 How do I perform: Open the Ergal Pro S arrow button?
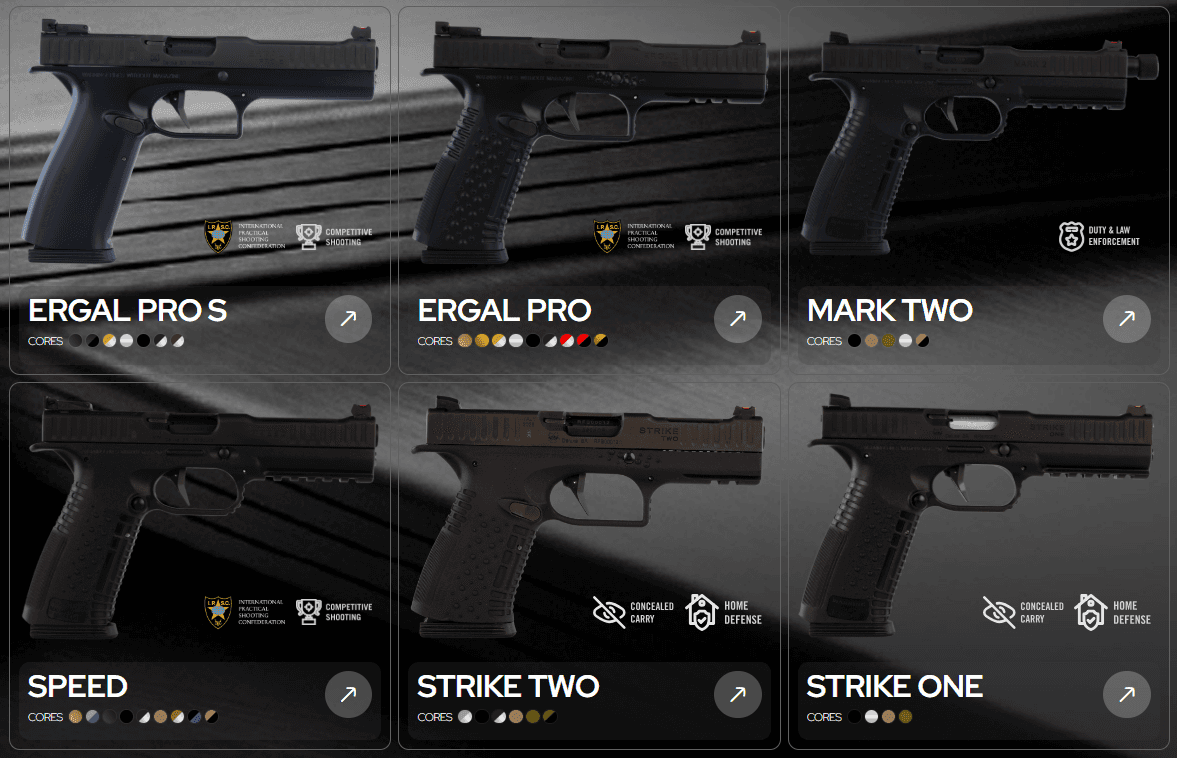(348, 319)
